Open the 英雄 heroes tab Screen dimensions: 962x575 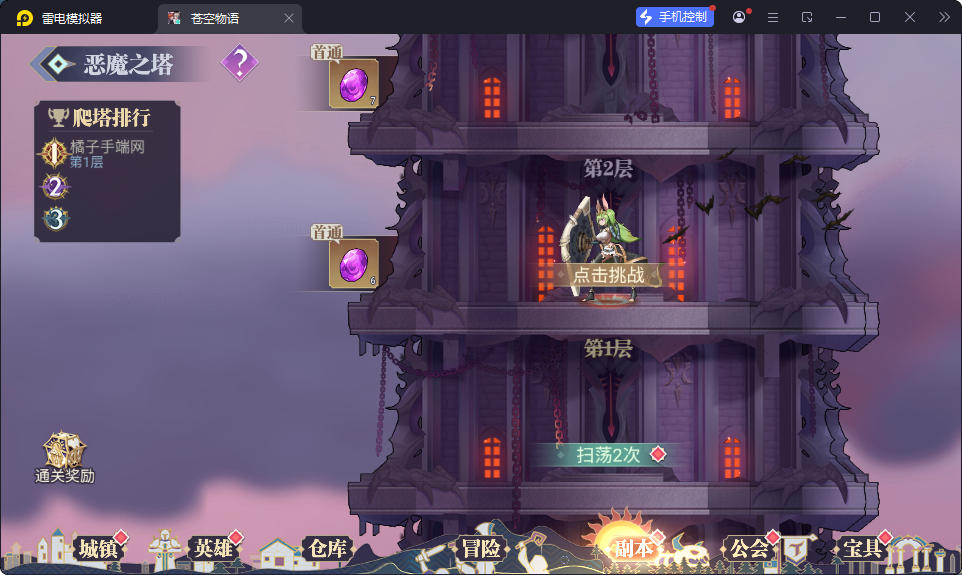pyautogui.click(x=213, y=548)
